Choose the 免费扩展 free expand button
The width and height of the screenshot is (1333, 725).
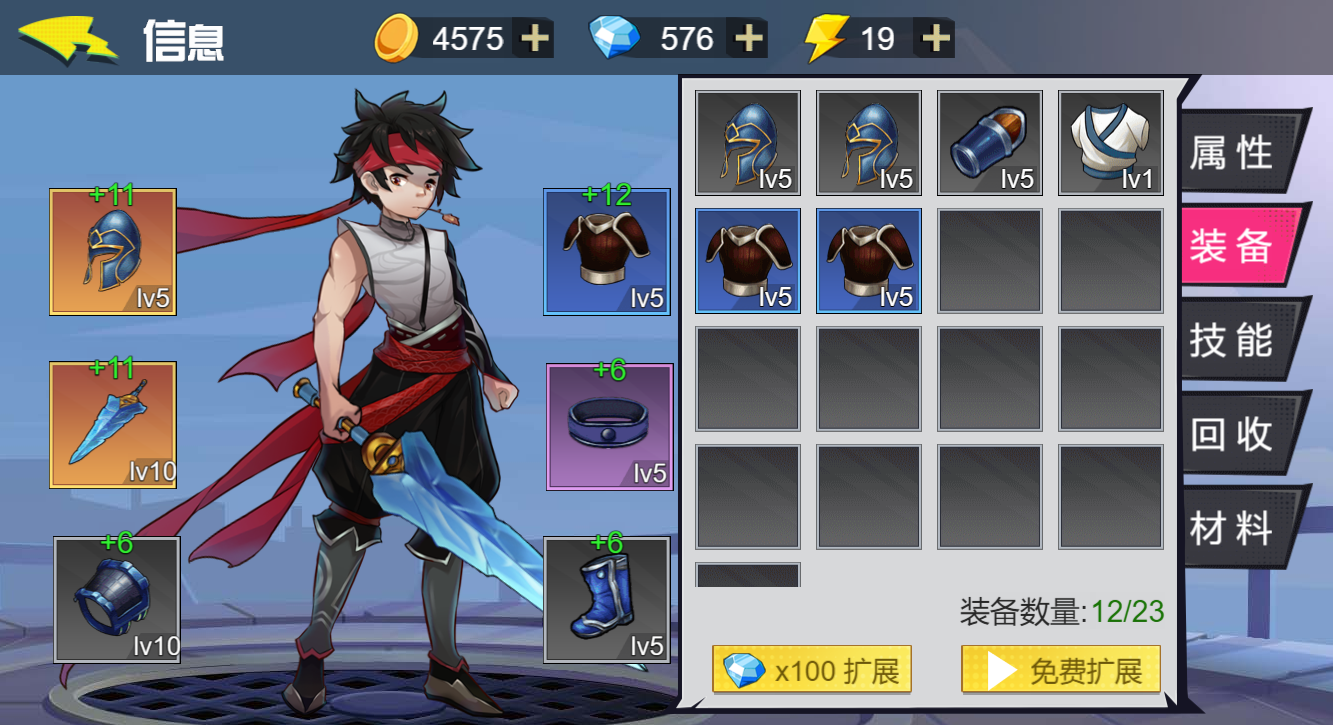tap(1061, 670)
